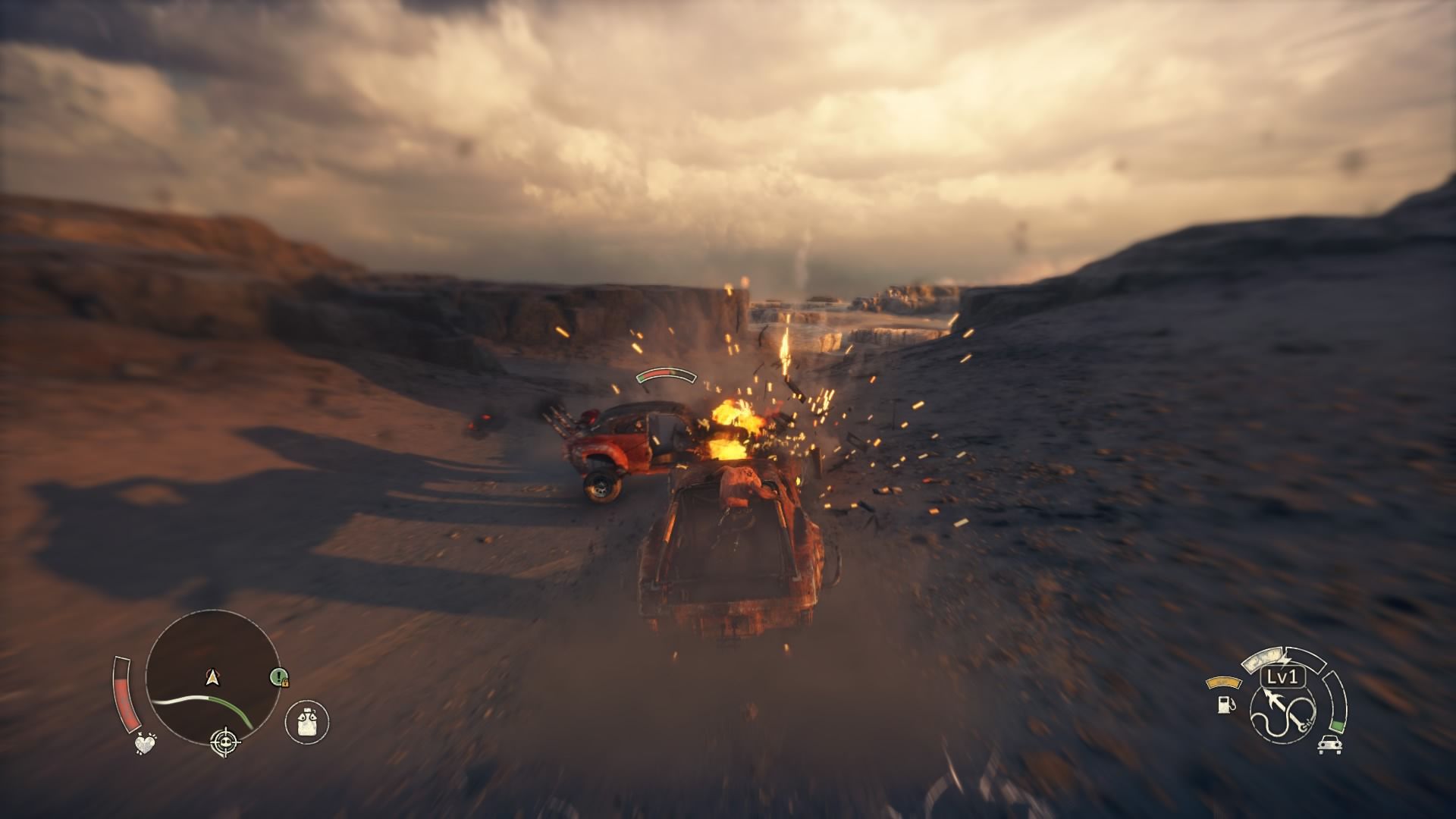
Task: Click the fuel pump icon
Action: point(1225,704)
